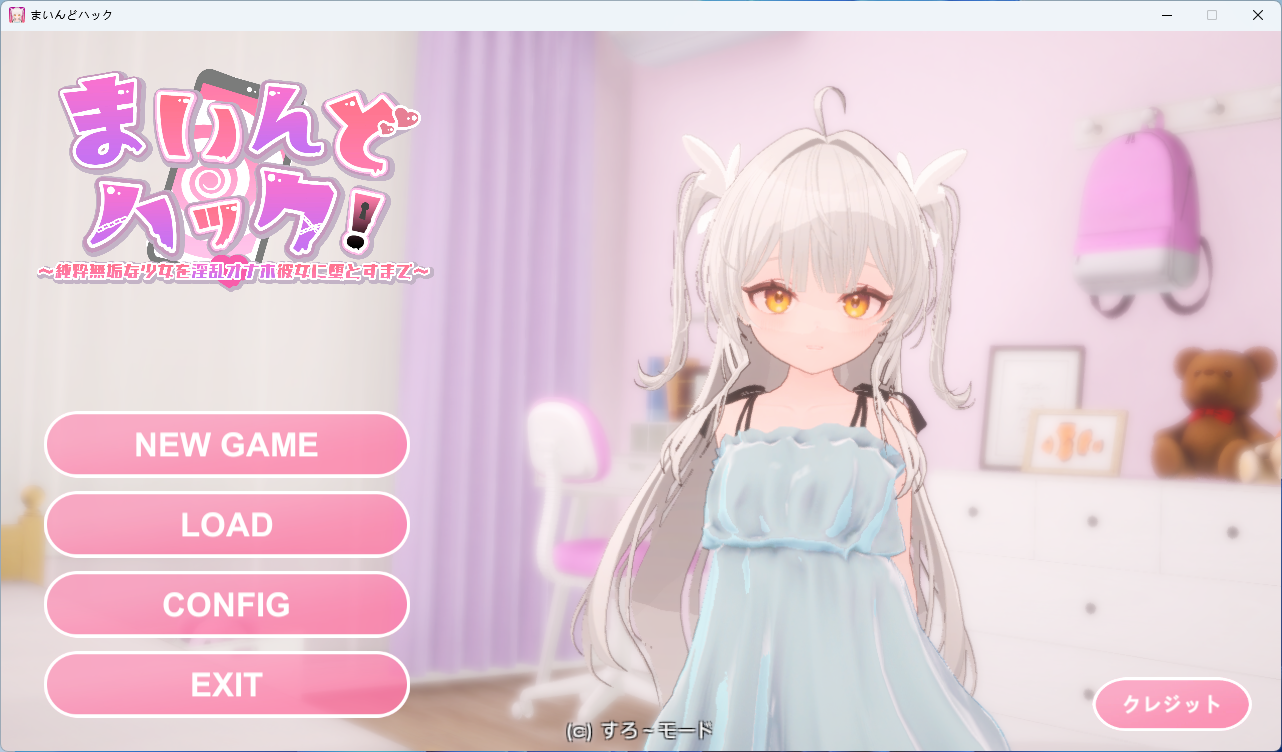Click the まいんどハック title bar text
This screenshot has height=752, width=1282.
point(70,15)
